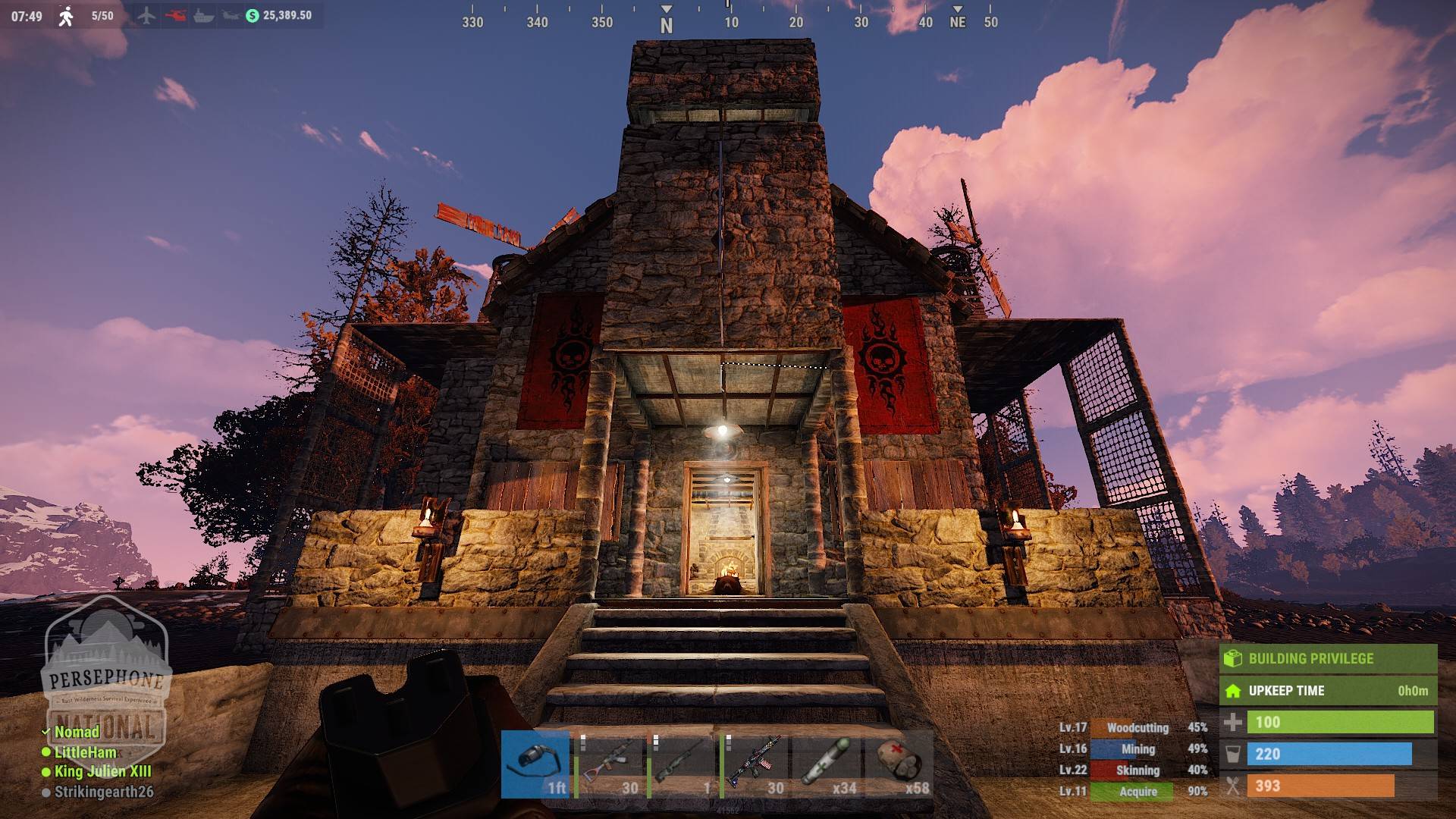Click the red patrol helicopter event icon
The height and width of the screenshot is (819, 1456).
coord(175,15)
